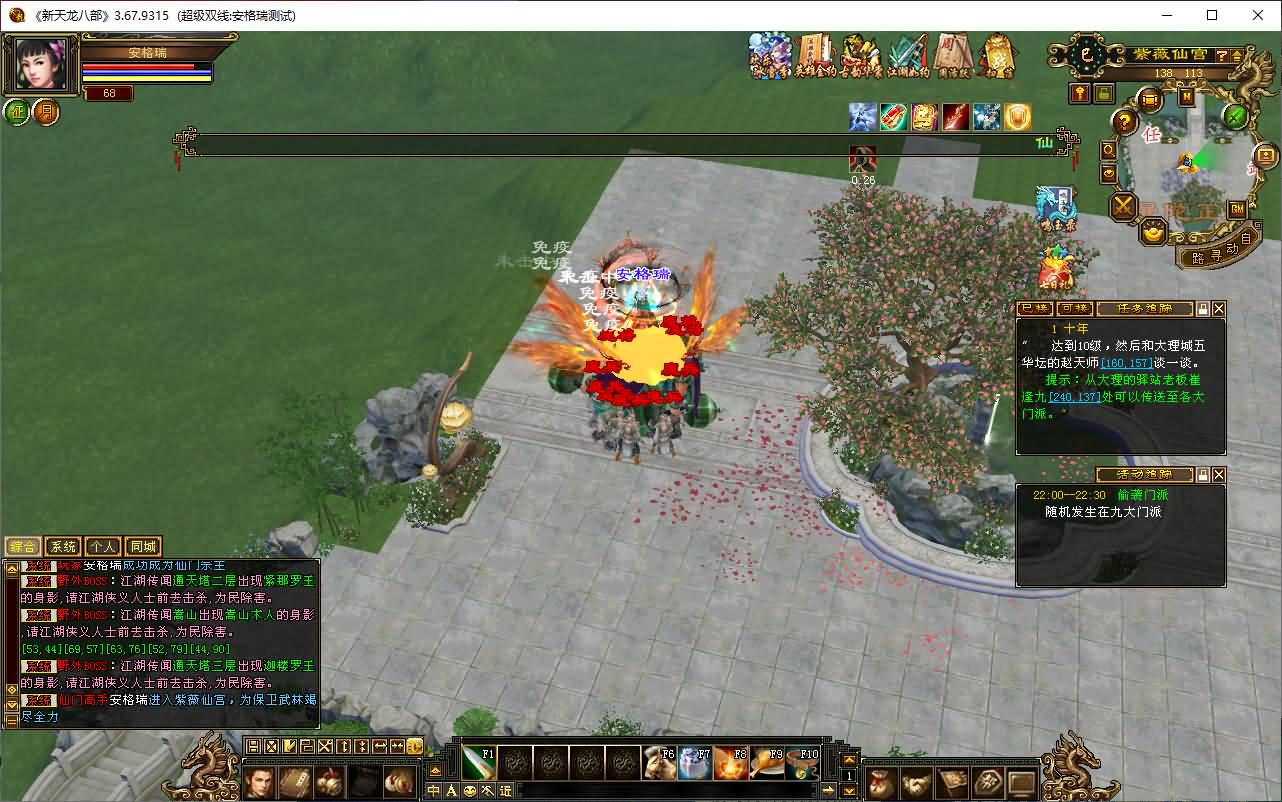
Task: Click the golden shield buff icon
Action: [x=1017, y=117]
